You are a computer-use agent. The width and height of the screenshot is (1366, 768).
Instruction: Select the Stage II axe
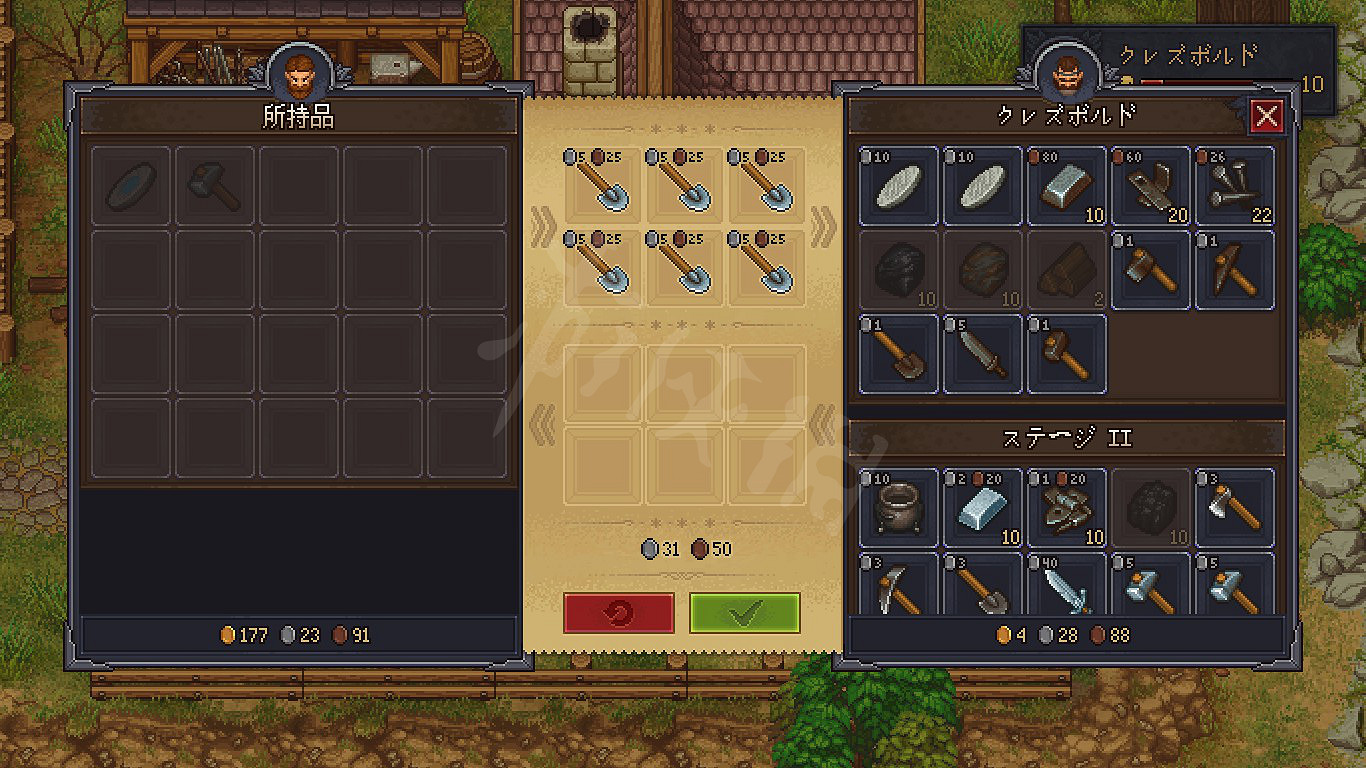click(1235, 509)
